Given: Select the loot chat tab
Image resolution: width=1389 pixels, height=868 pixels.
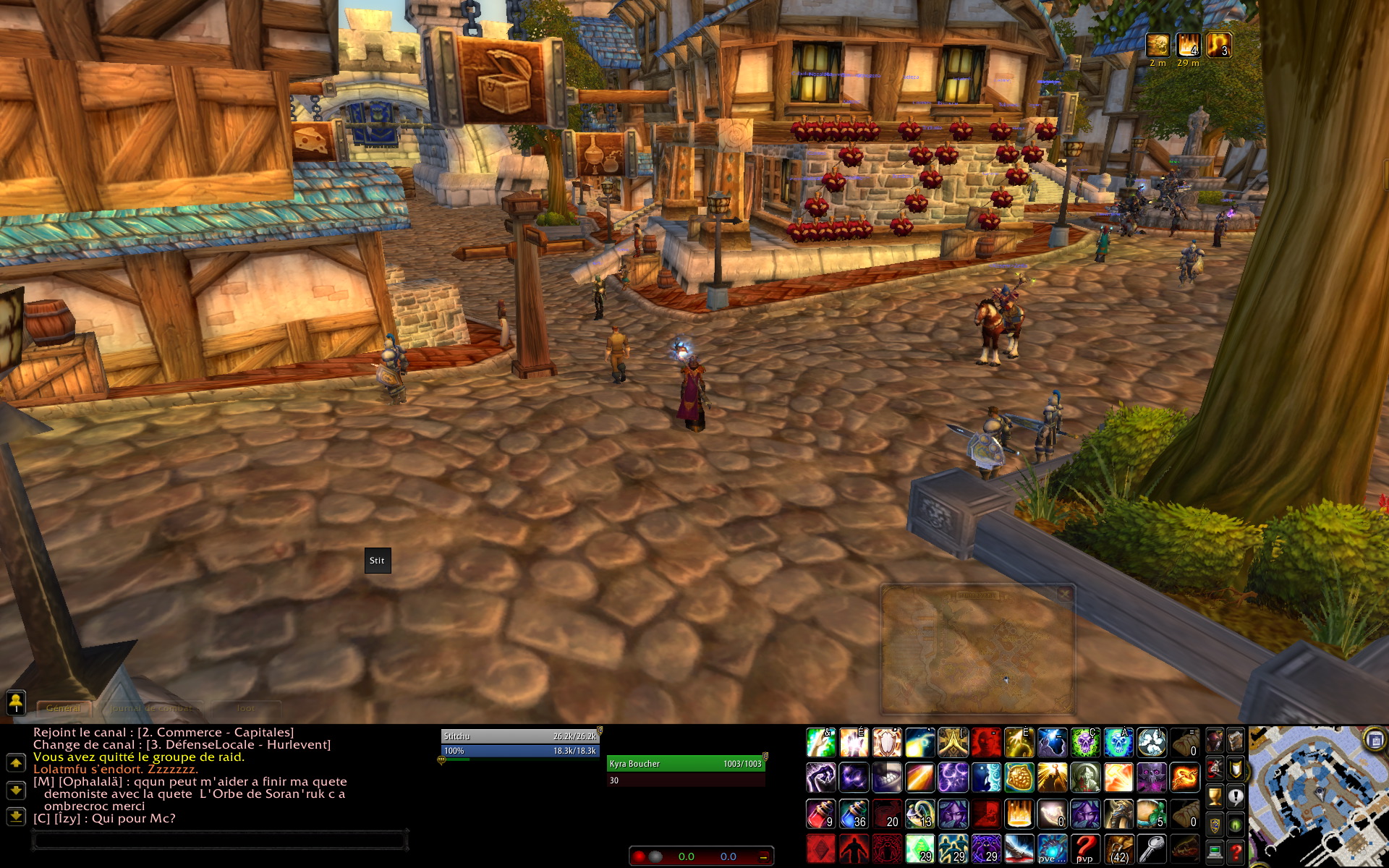Looking at the screenshot, I should [x=246, y=708].
